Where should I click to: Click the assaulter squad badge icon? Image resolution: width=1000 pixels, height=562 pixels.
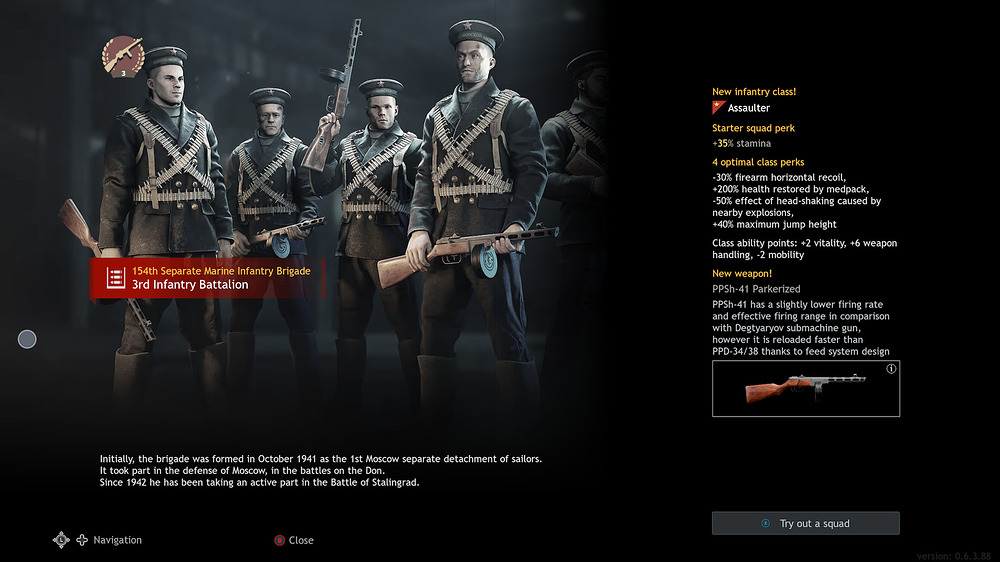click(123, 56)
